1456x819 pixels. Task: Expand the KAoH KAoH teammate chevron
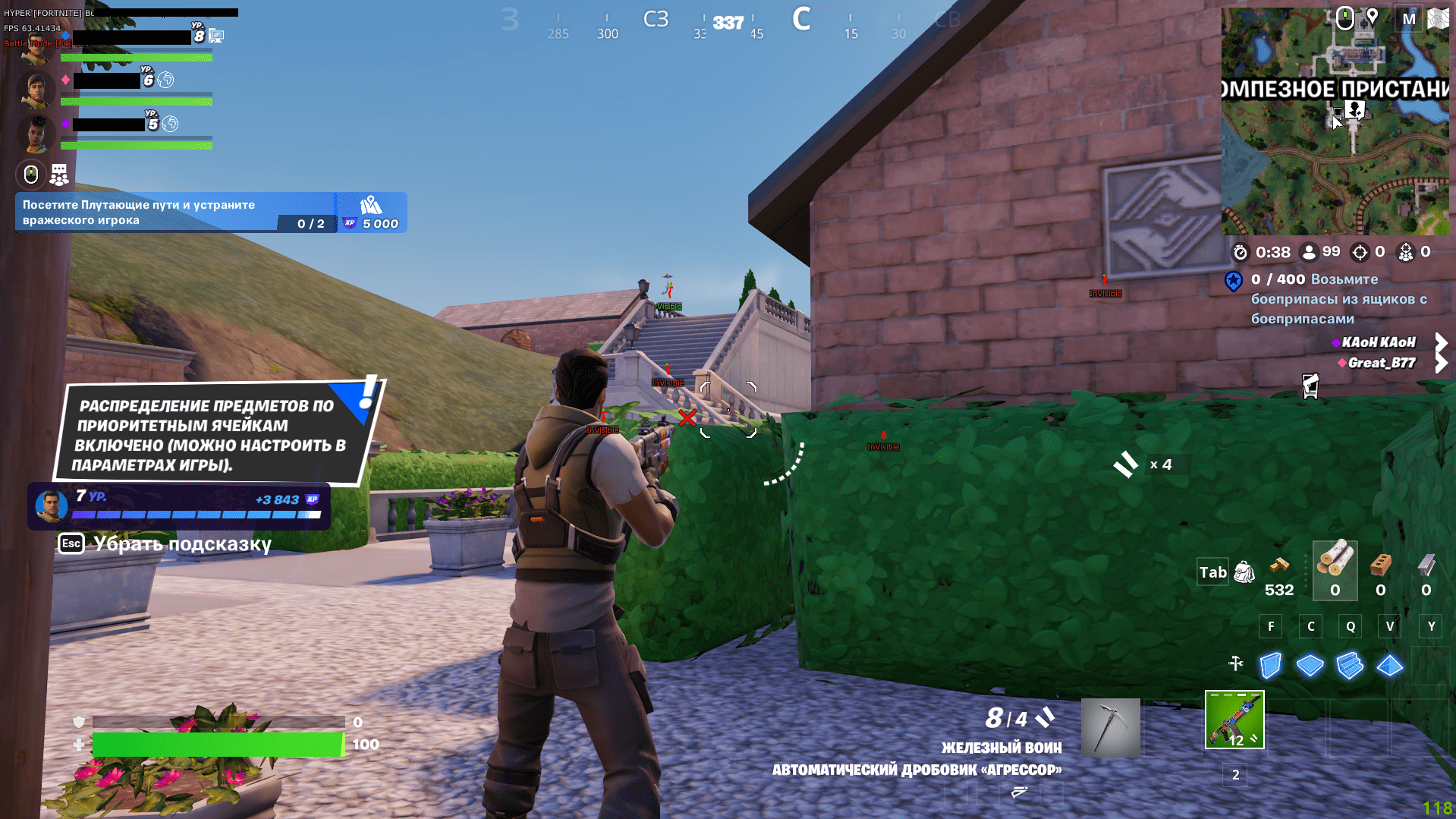pos(1441,342)
